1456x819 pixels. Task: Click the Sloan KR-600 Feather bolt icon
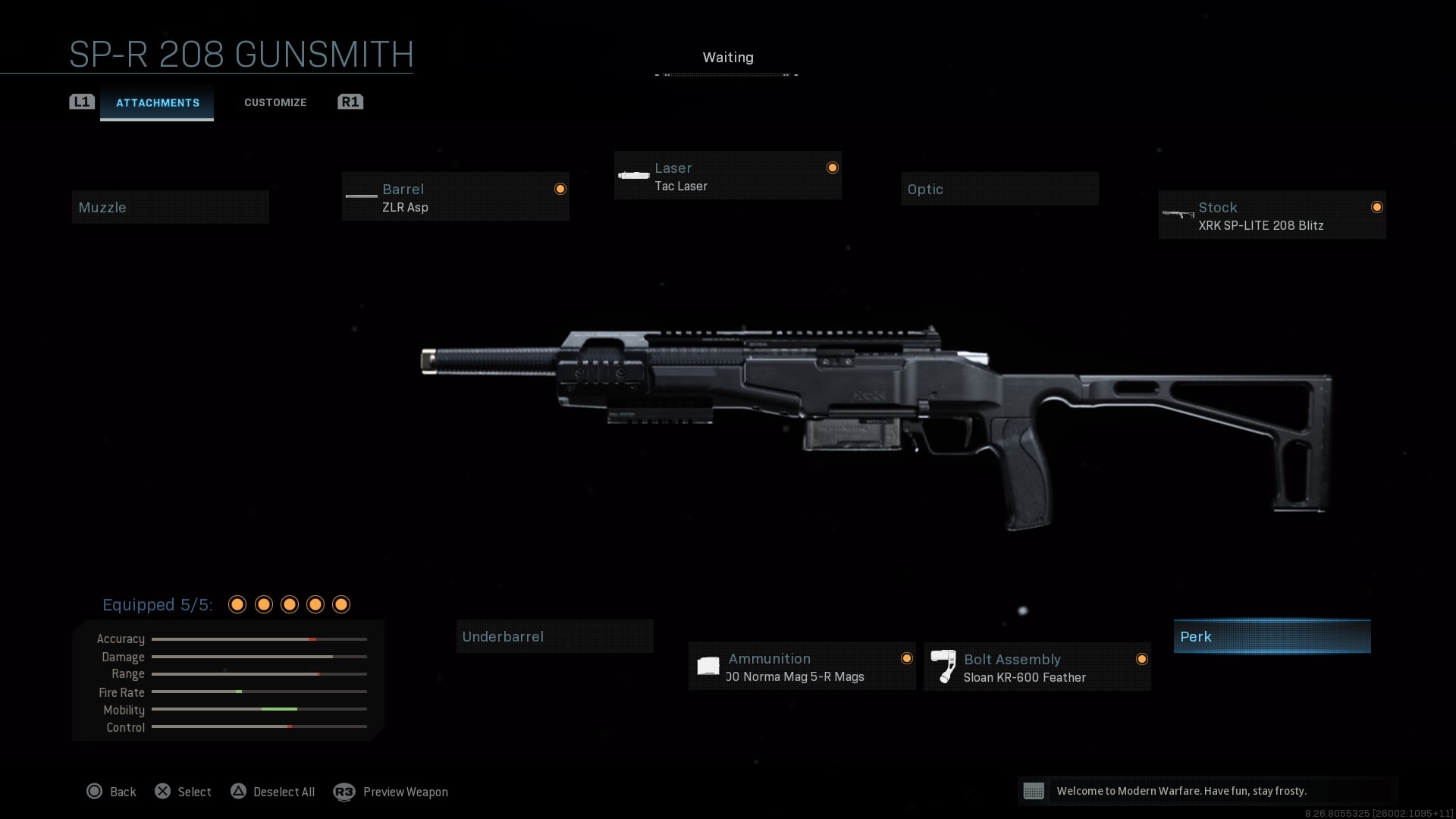944,666
